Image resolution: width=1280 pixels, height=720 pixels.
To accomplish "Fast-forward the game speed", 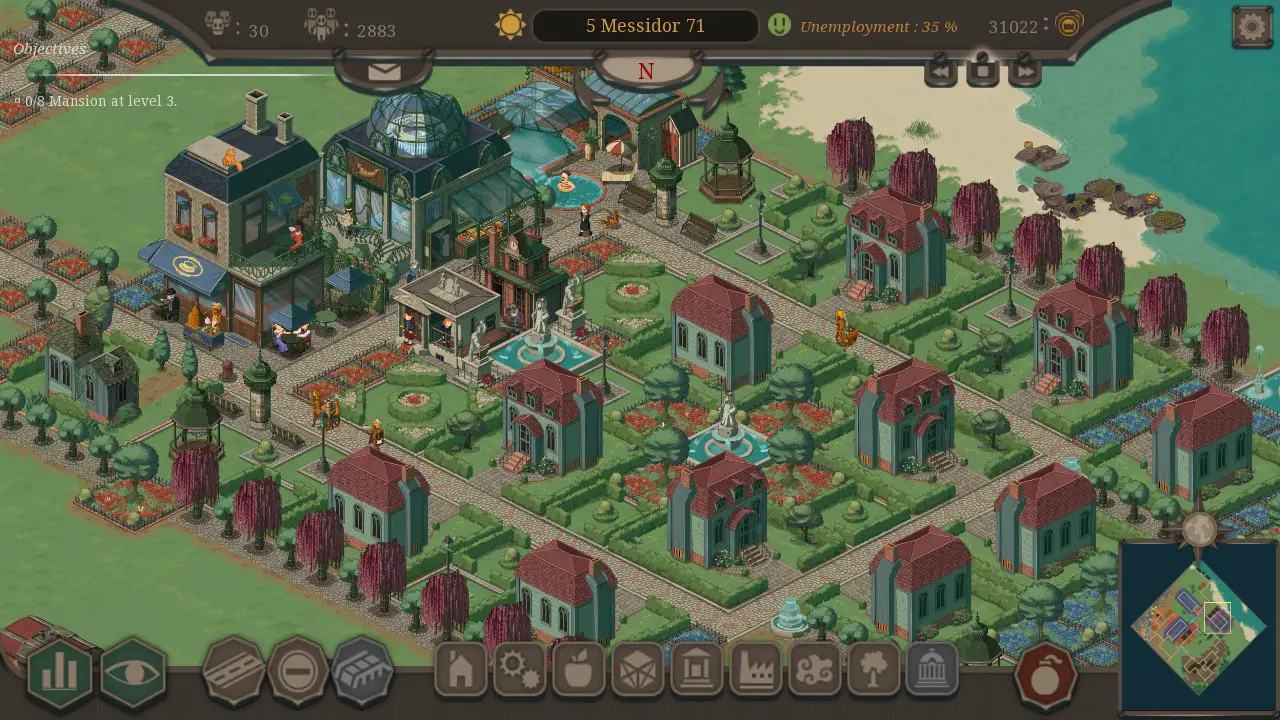I will pyautogui.click(x=1025, y=70).
